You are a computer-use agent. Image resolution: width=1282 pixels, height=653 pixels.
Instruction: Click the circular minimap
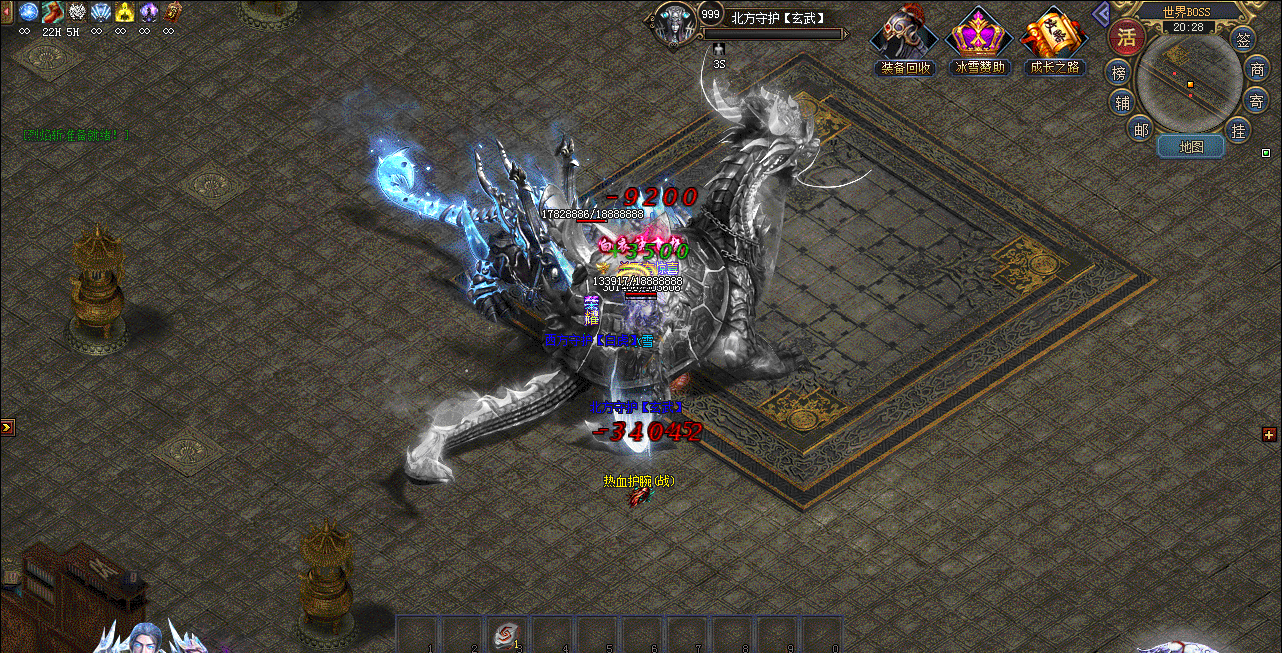point(1189,83)
